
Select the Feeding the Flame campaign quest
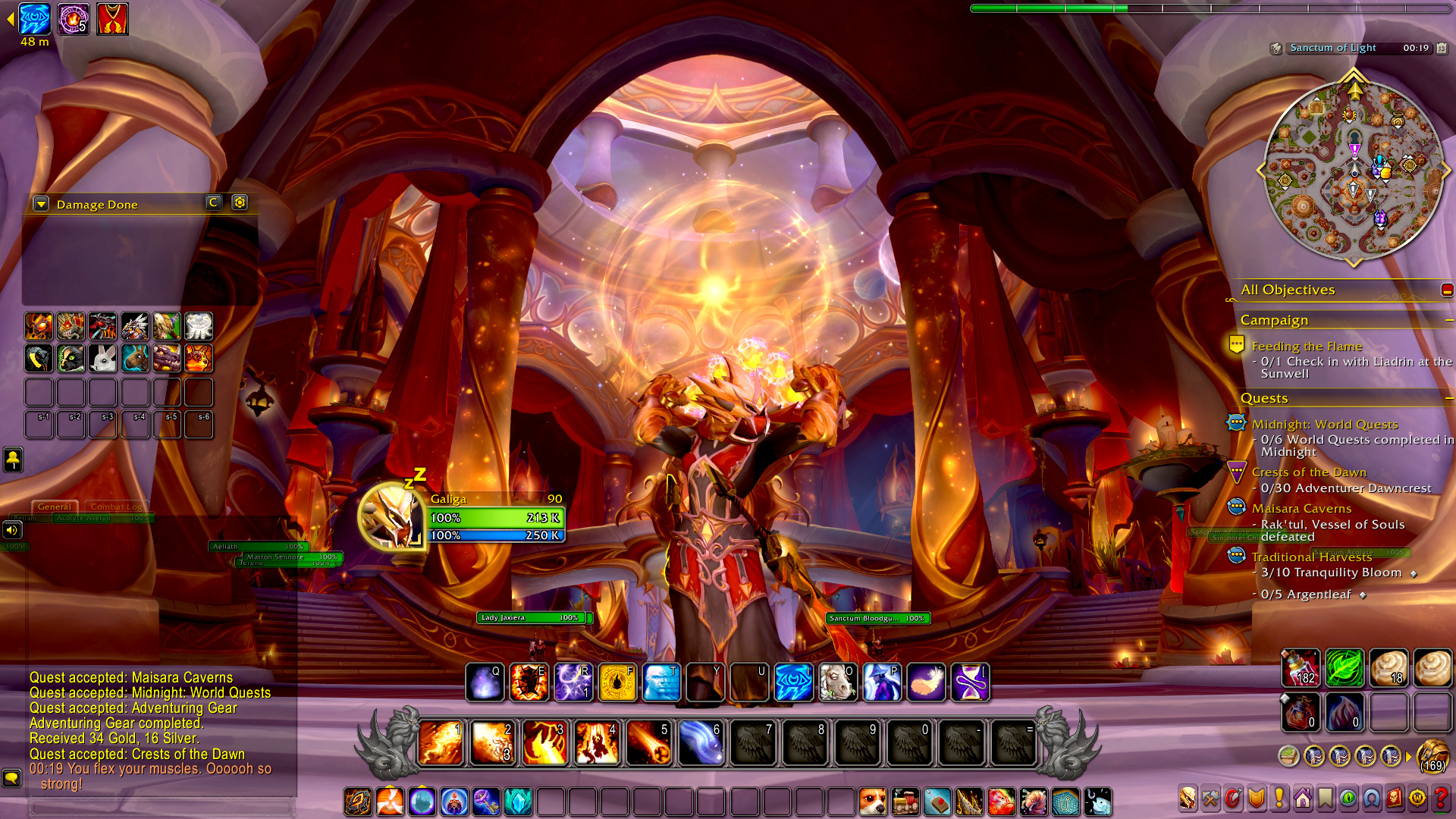(1307, 347)
